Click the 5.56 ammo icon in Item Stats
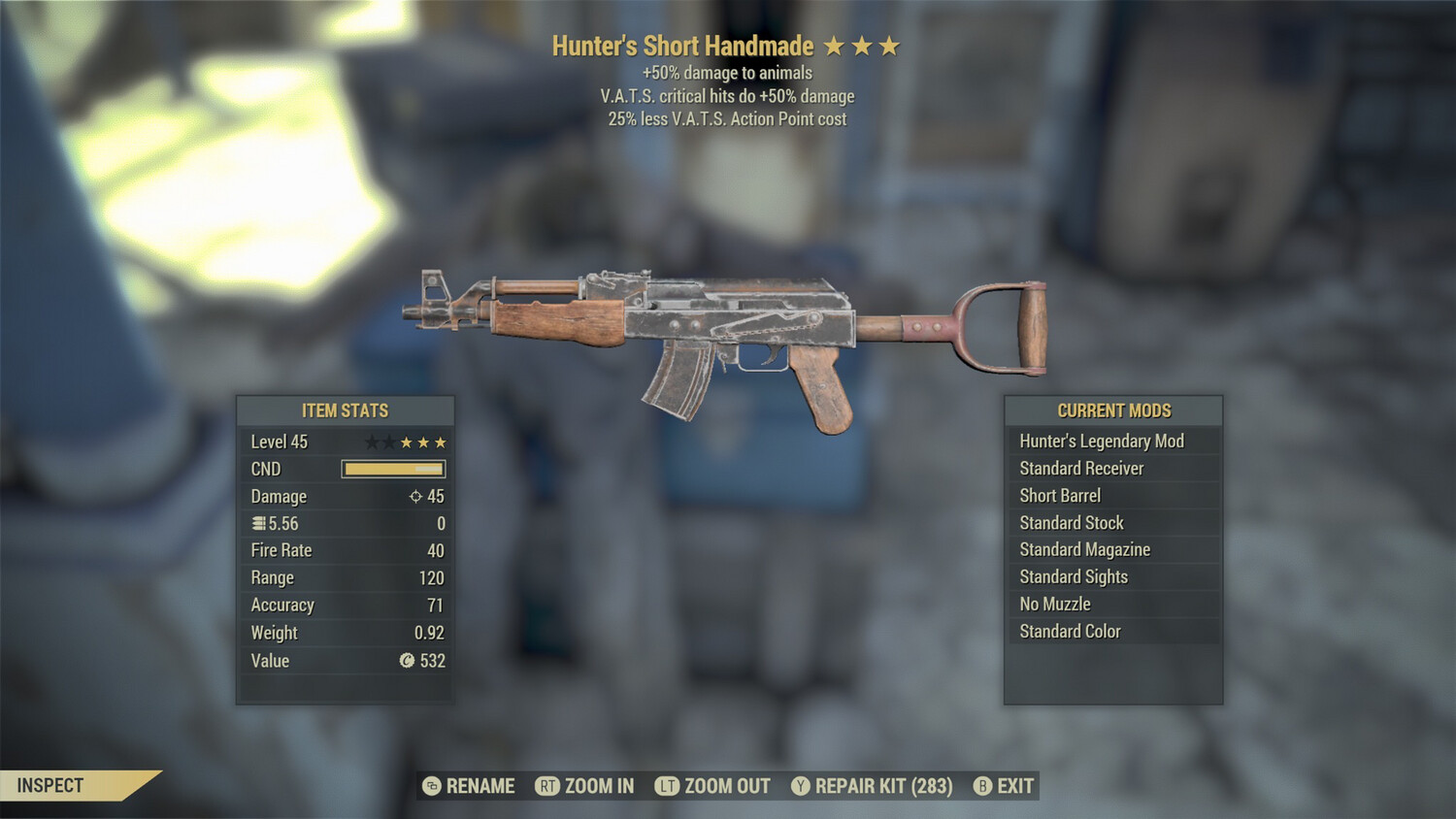This screenshot has height=819, width=1456. 257,523
